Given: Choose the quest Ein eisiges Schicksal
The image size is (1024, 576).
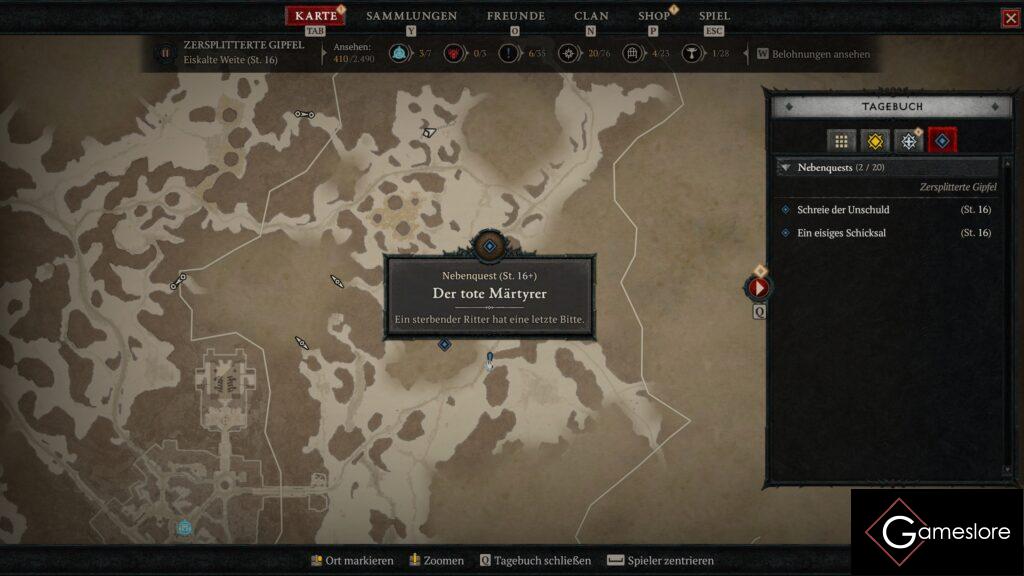Looking at the screenshot, I should pos(841,233).
